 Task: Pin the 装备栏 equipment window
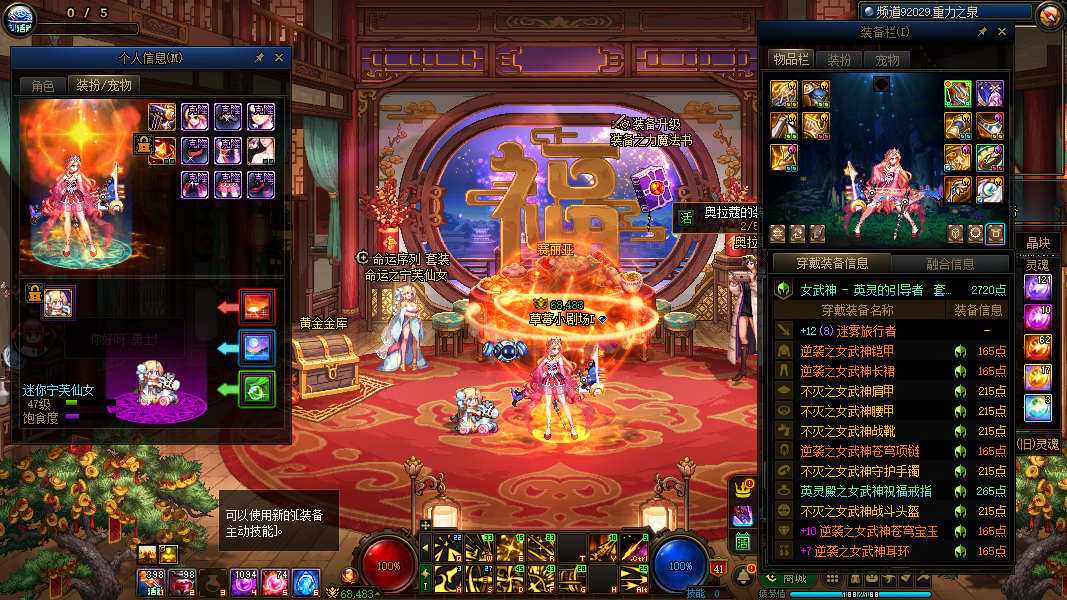coord(982,32)
